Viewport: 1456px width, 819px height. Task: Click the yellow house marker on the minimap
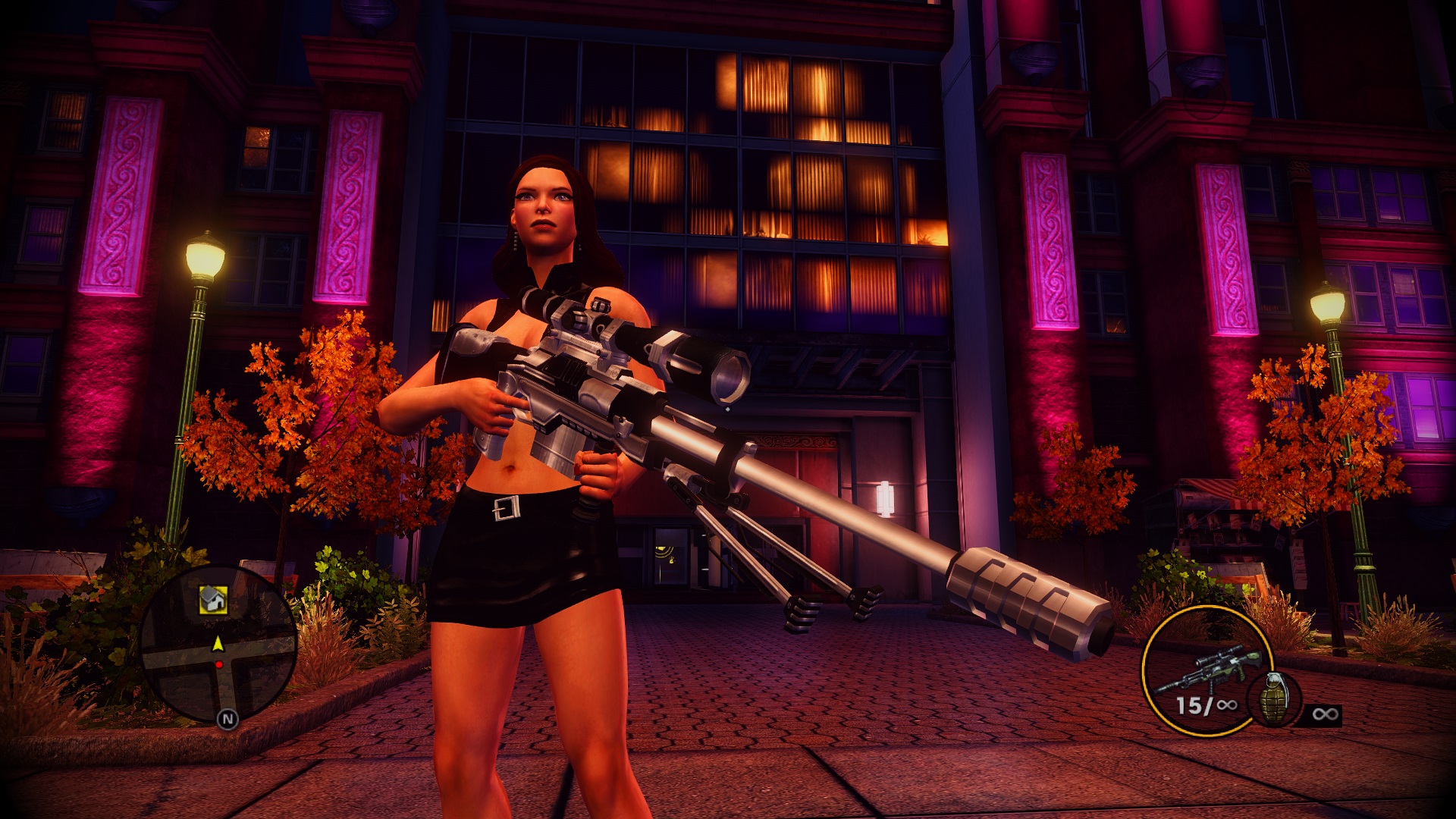click(213, 600)
